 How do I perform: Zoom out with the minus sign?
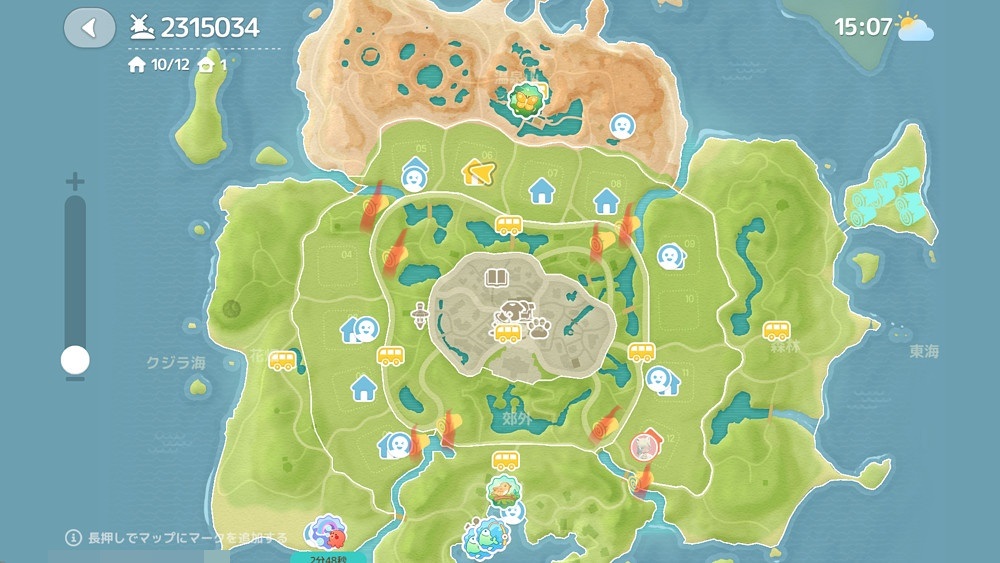75,378
